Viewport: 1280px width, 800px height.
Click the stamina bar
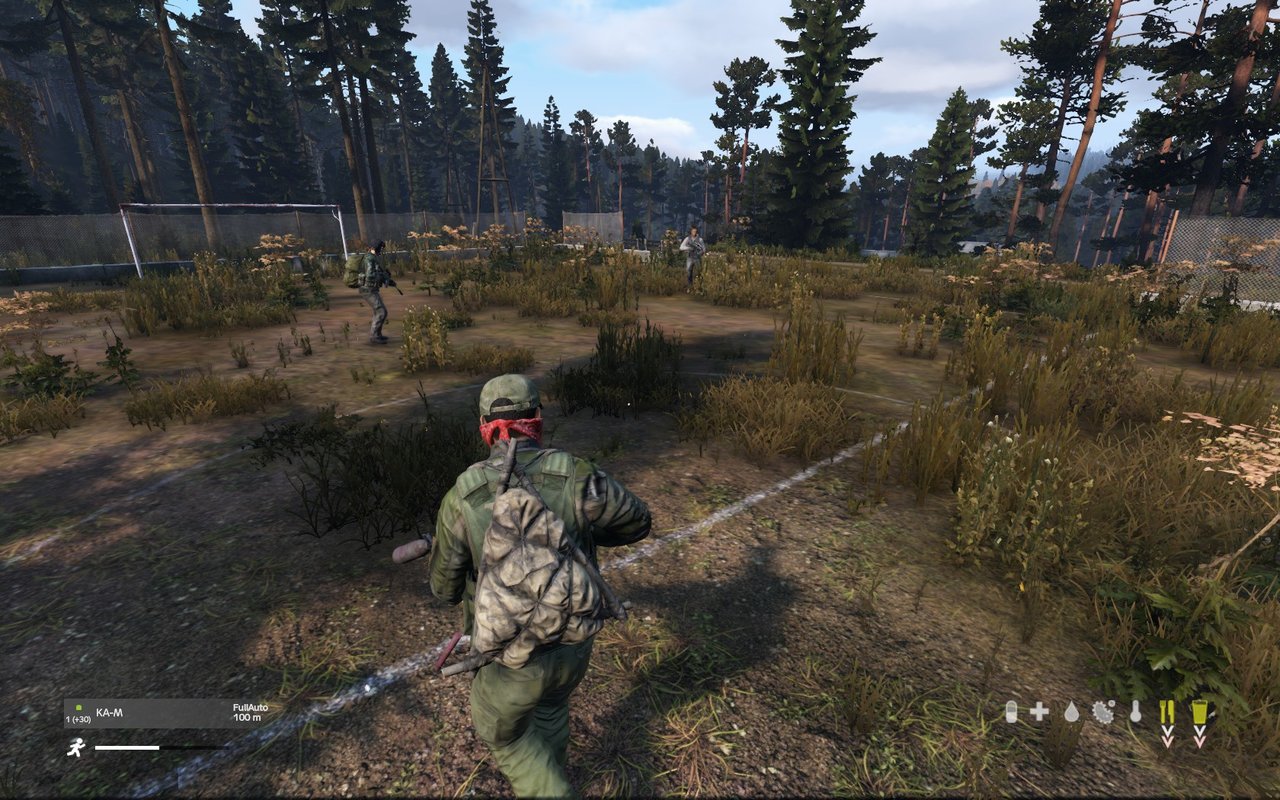tap(128, 748)
